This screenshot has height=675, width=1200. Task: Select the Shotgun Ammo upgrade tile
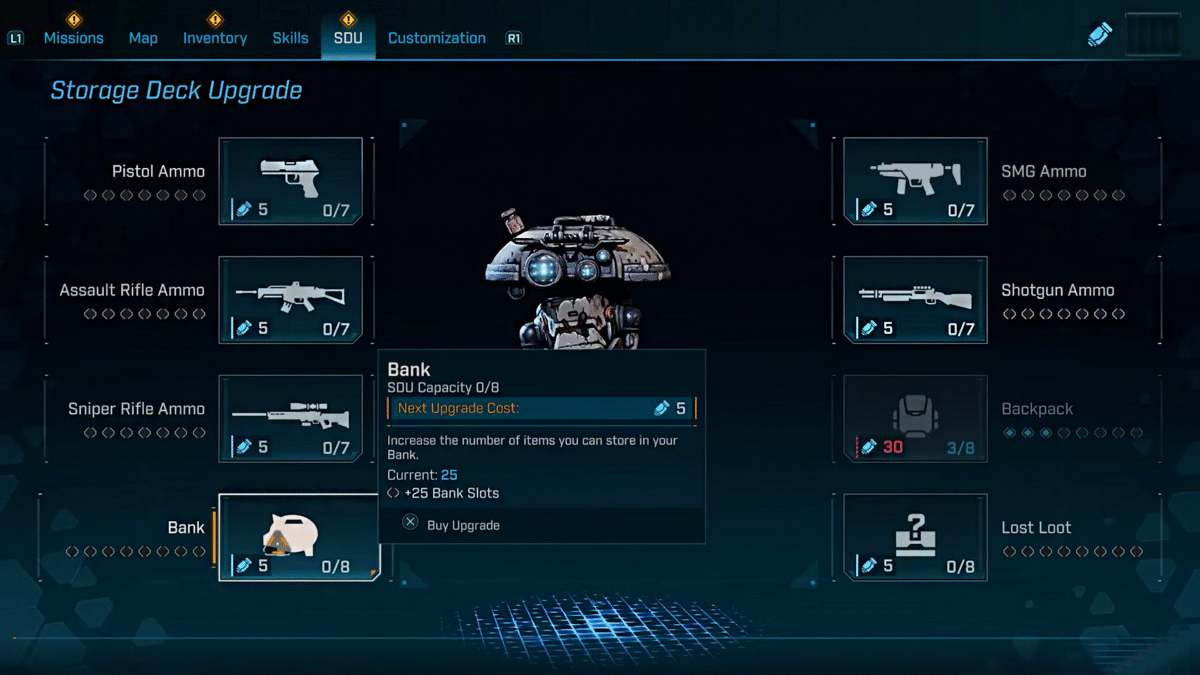[x=915, y=300]
